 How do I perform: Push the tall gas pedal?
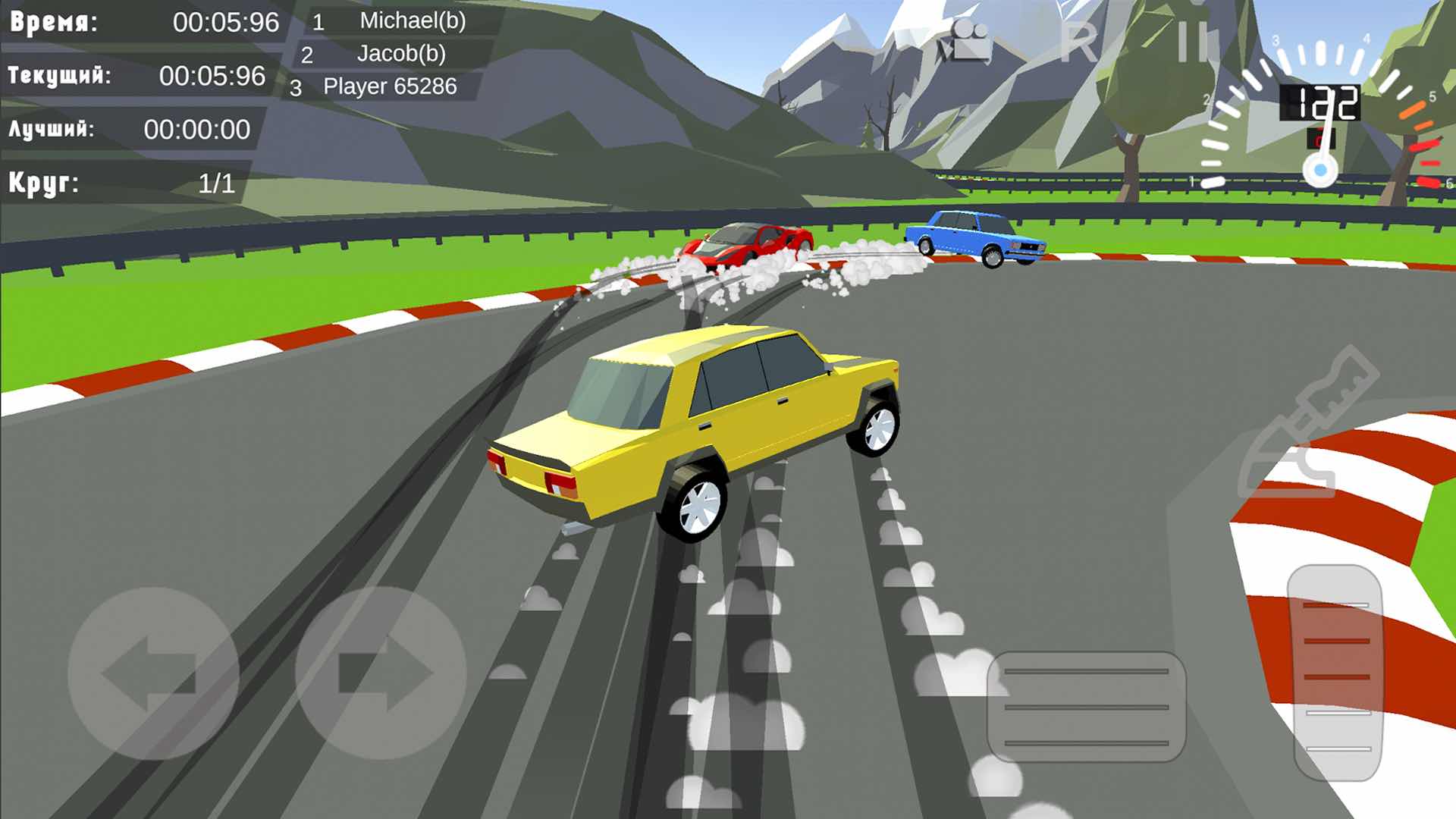pos(1336,673)
